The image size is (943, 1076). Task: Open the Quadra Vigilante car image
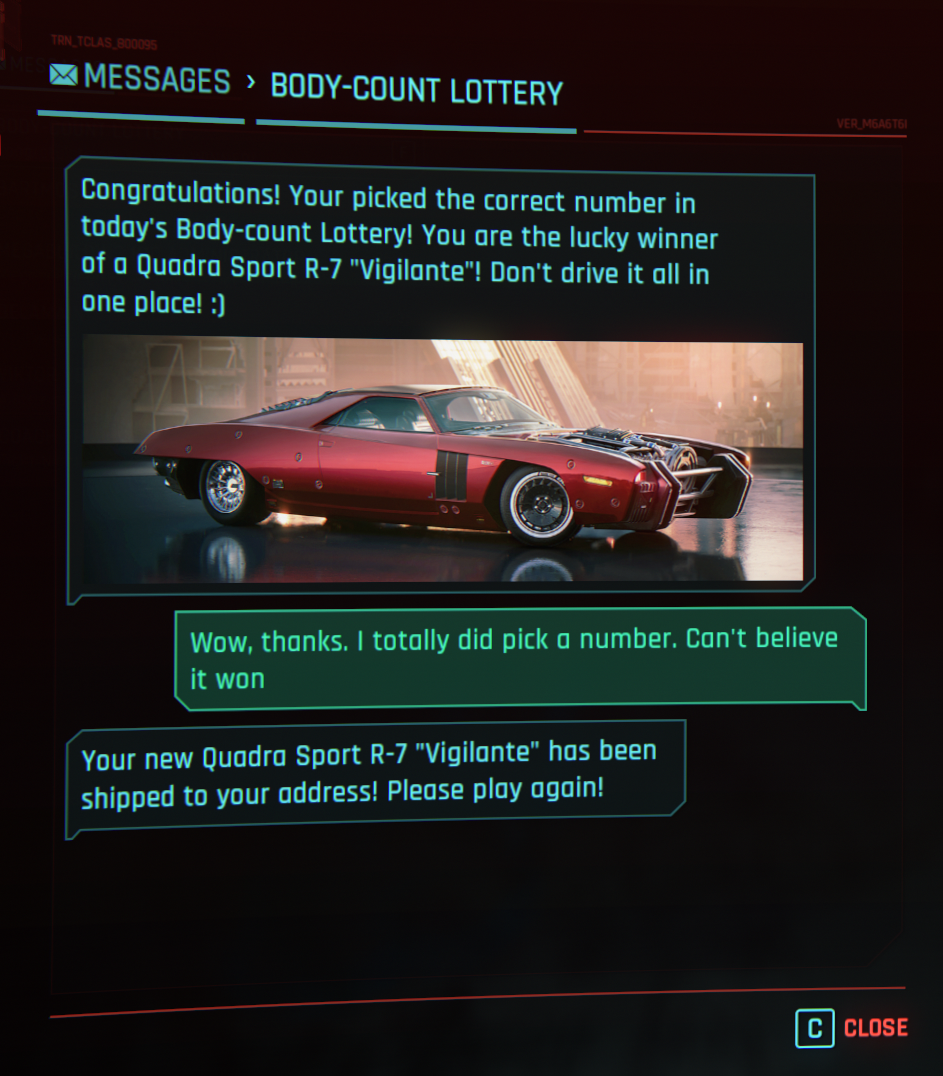tap(442, 460)
